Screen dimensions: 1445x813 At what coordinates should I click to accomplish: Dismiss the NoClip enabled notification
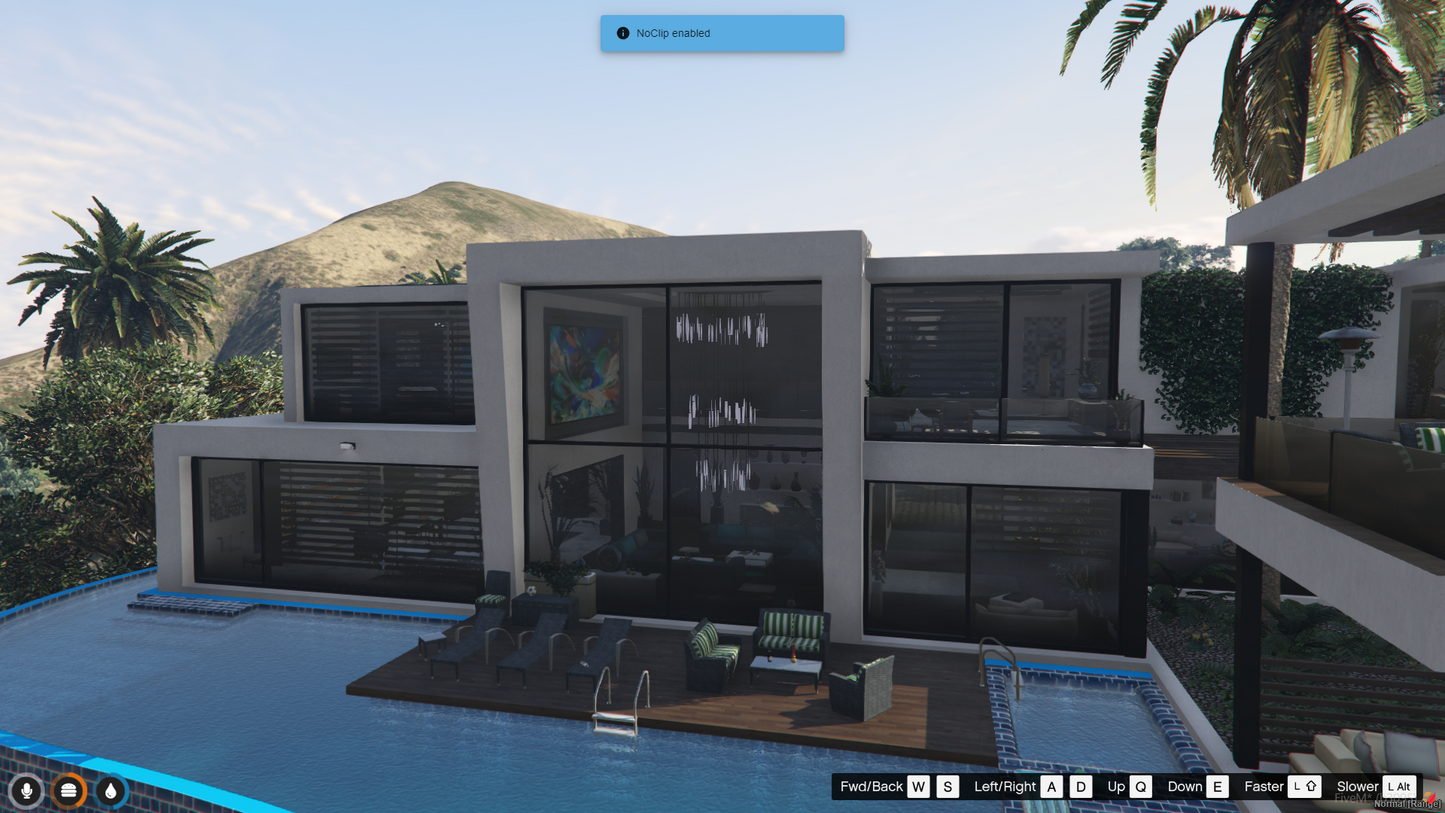tap(721, 33)
